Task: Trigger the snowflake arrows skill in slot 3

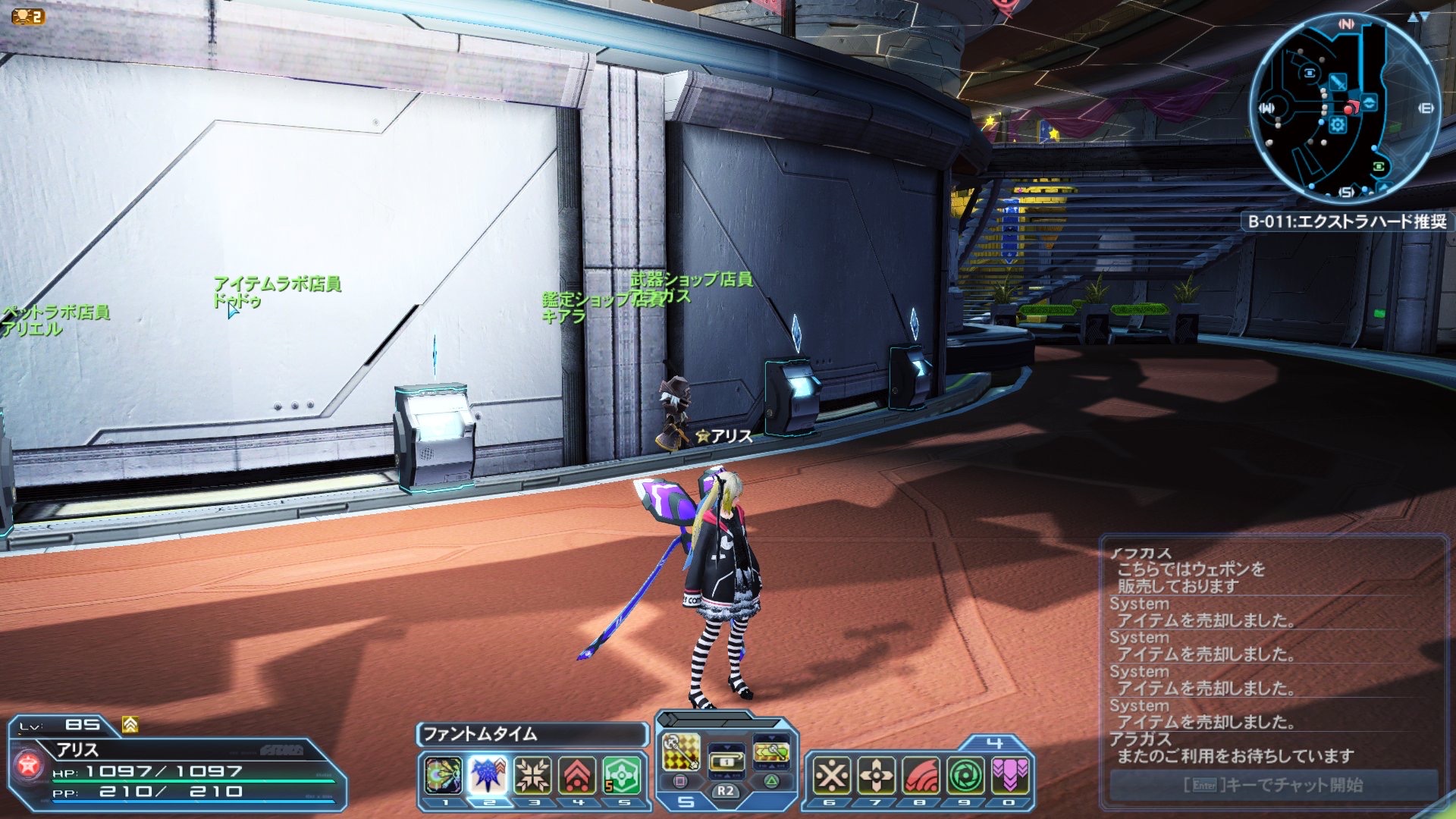Action: [533, 775]
